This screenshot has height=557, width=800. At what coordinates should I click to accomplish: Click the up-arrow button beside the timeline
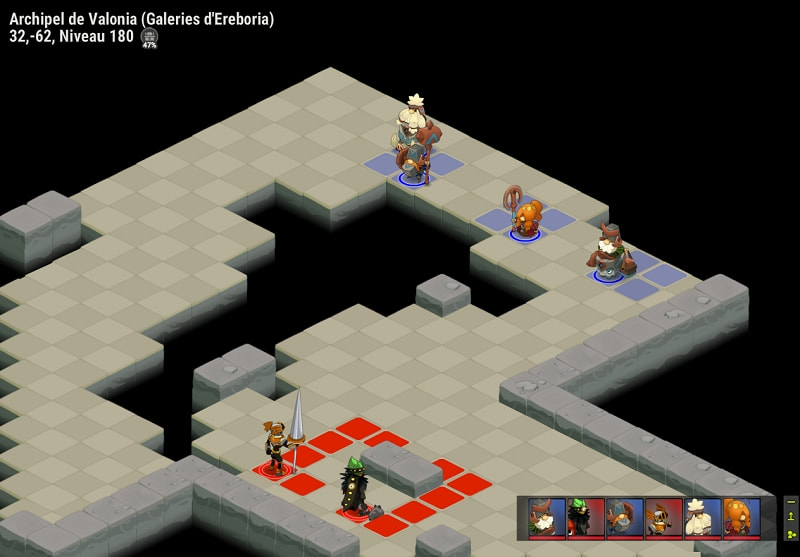click(791, 516)
